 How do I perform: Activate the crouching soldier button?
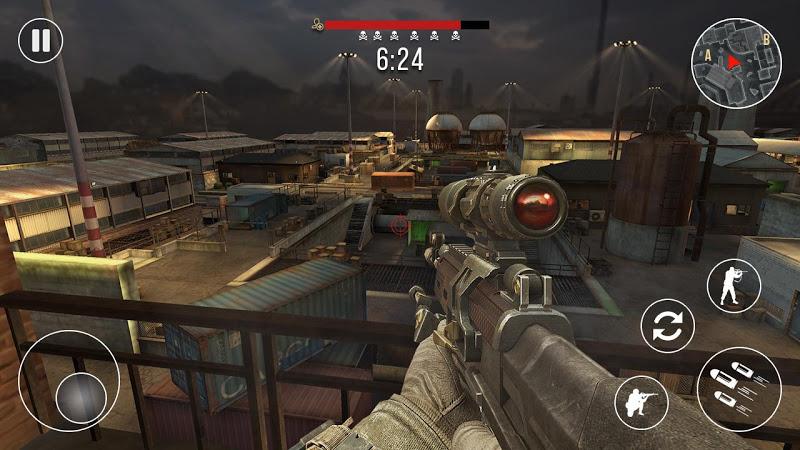tap(641, 402)
